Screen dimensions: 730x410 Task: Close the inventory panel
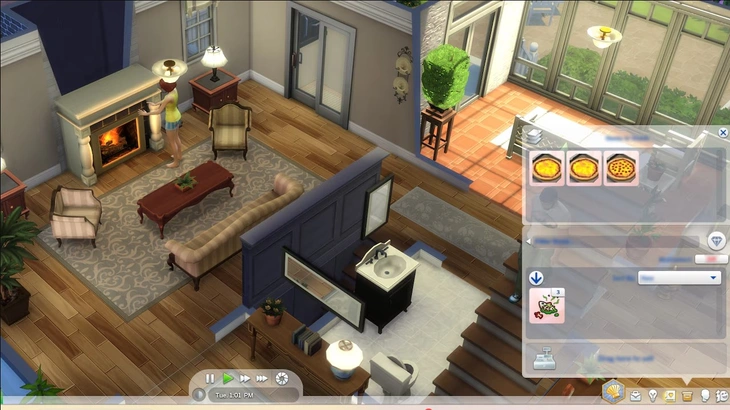click(x=722, y=132)
